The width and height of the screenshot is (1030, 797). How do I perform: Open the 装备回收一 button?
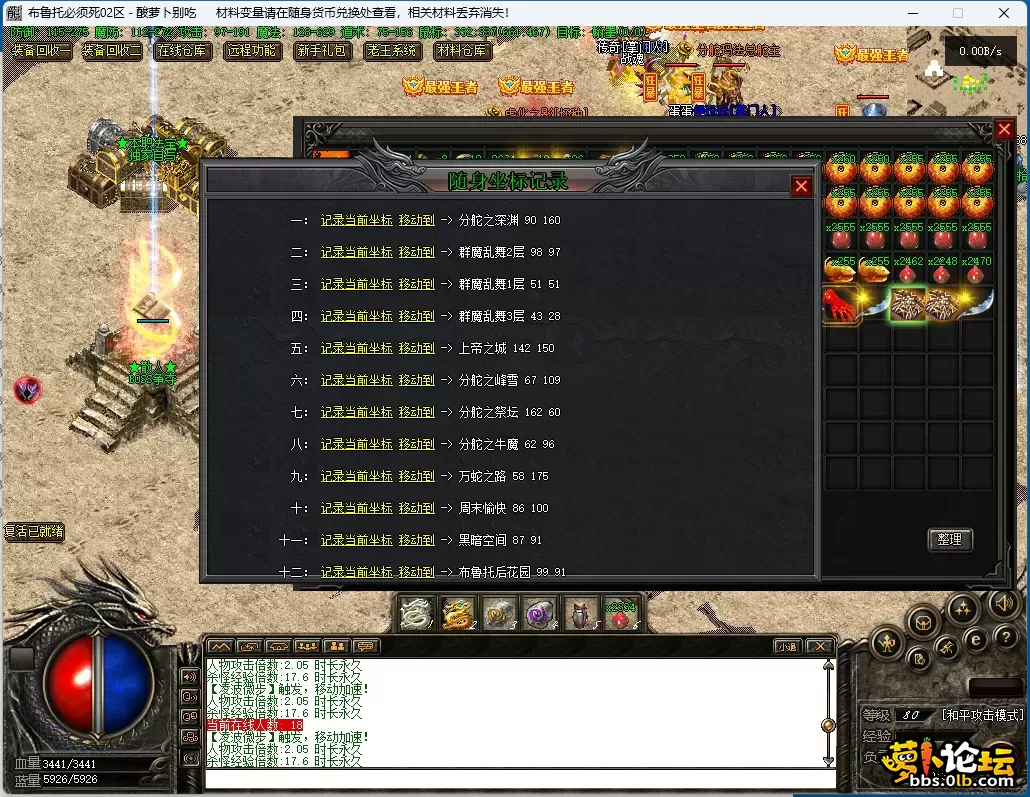(41, 50)
